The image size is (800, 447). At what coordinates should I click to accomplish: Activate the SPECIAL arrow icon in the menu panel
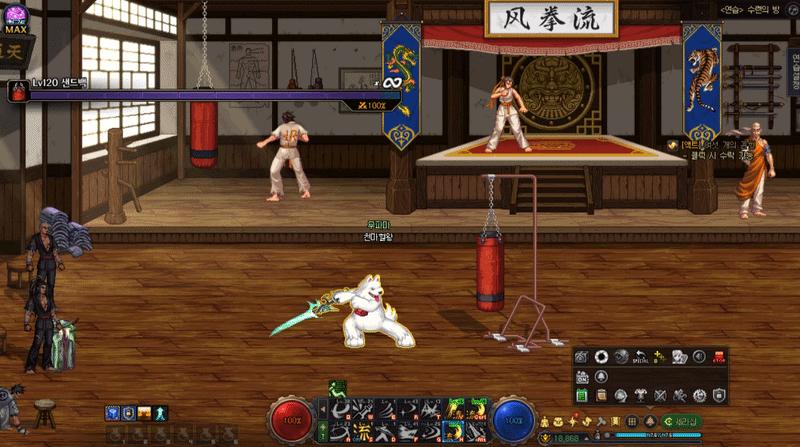click(641, 357)
